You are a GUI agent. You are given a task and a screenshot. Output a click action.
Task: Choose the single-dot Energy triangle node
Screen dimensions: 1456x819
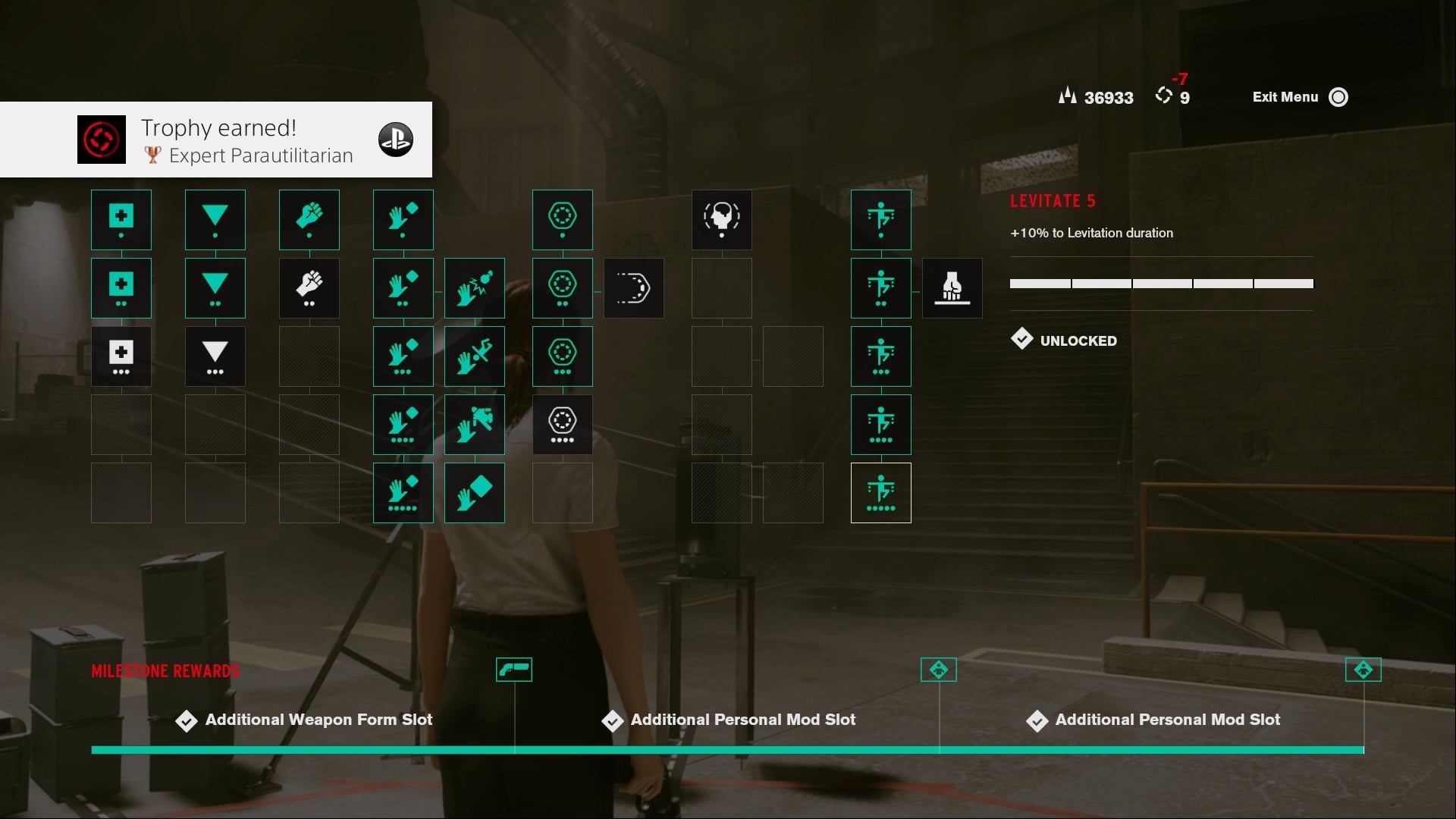215,220
